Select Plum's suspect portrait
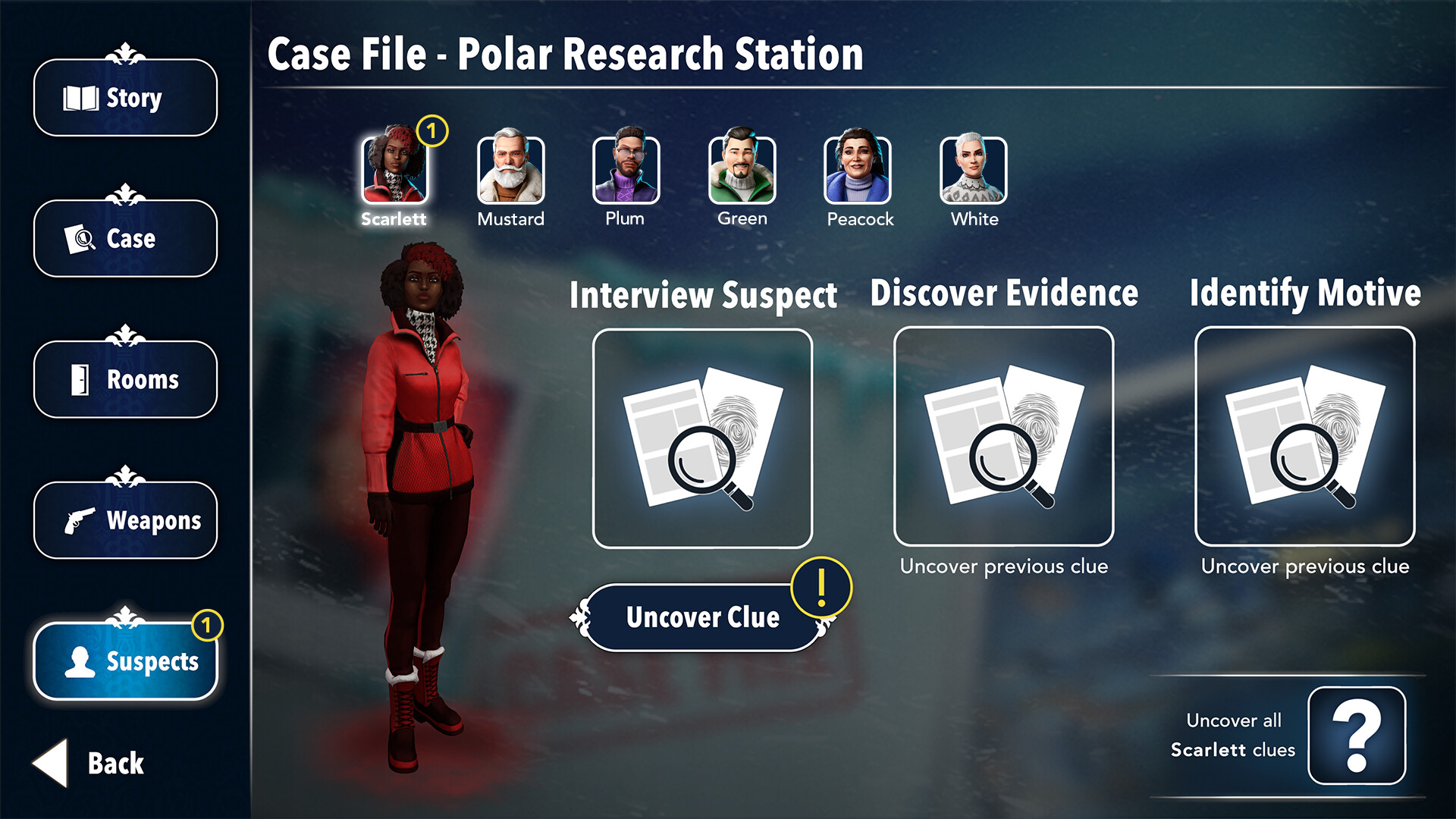Image resolution: width=1456 pixels, height=819 pixels. 626,171
